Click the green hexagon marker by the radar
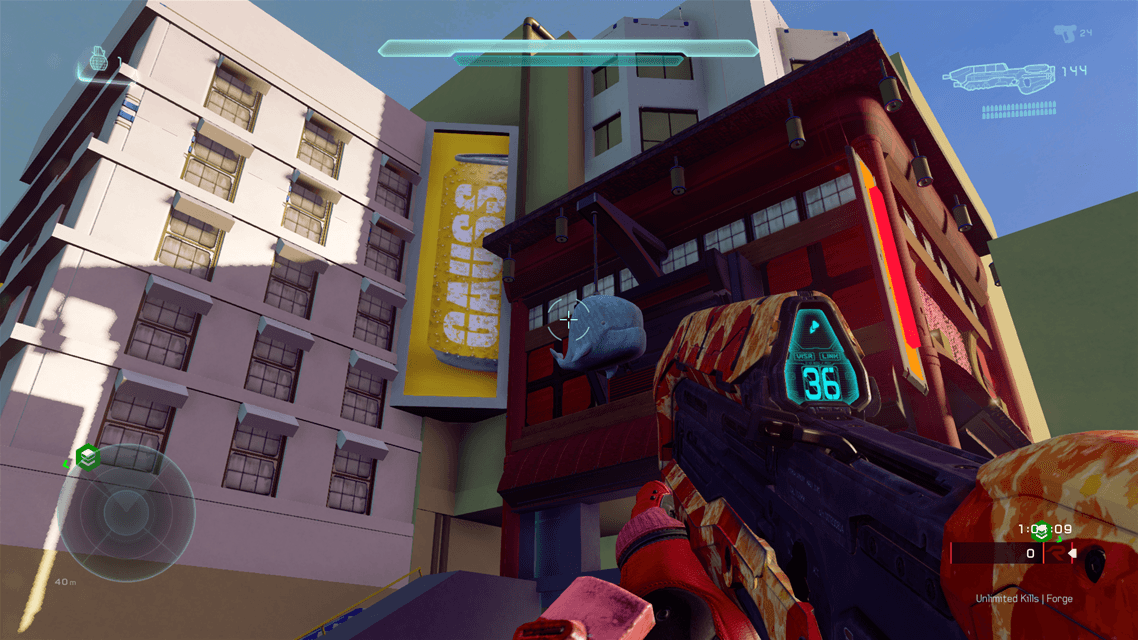Viewport: 1138px width, 640px height. point(87,458)
